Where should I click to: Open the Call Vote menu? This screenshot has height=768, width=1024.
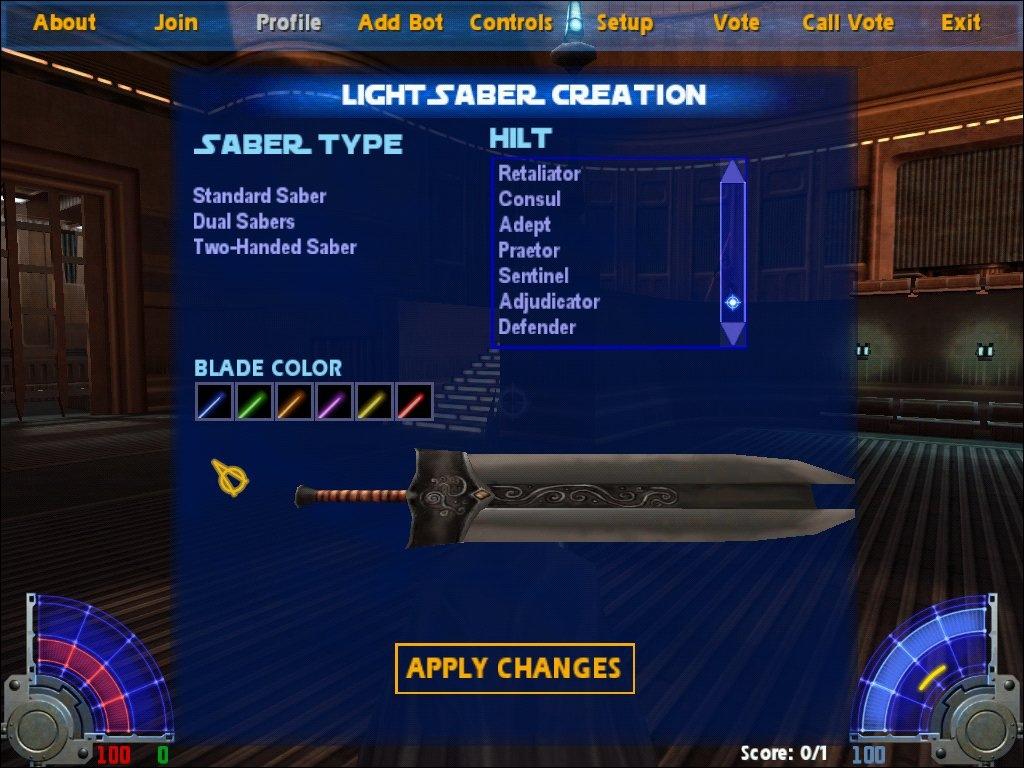(848, 22)
